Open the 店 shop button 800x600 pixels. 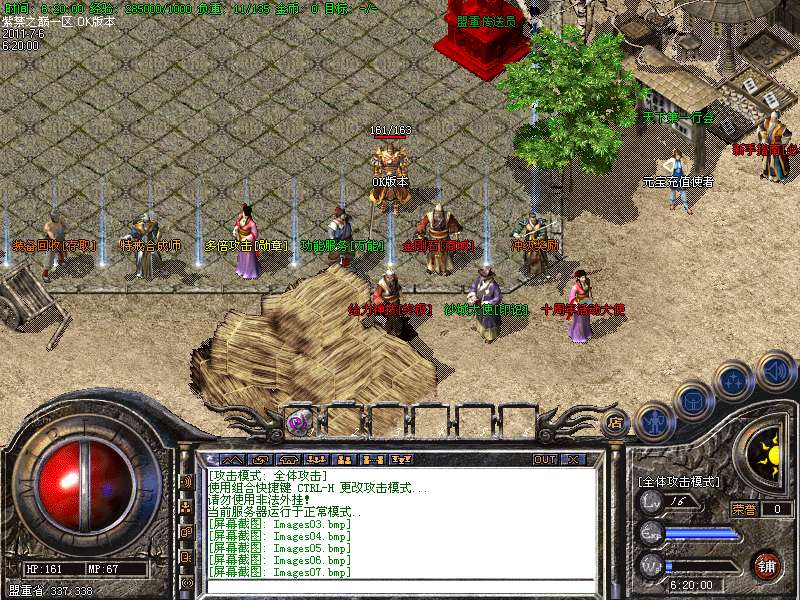click(615, 423)
